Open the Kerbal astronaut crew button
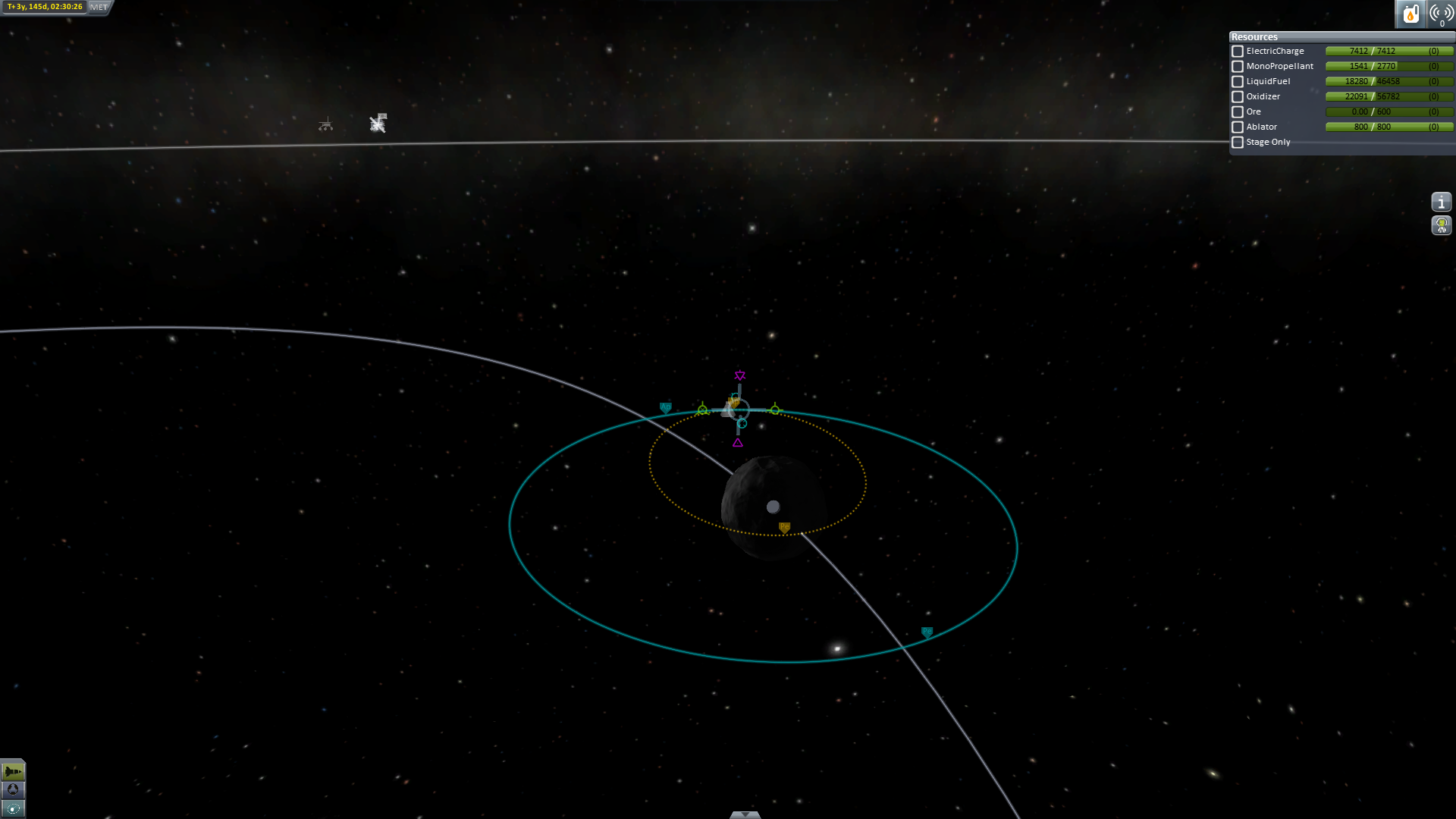Screen dimensions: 1456x819 tap(1441, 225)
